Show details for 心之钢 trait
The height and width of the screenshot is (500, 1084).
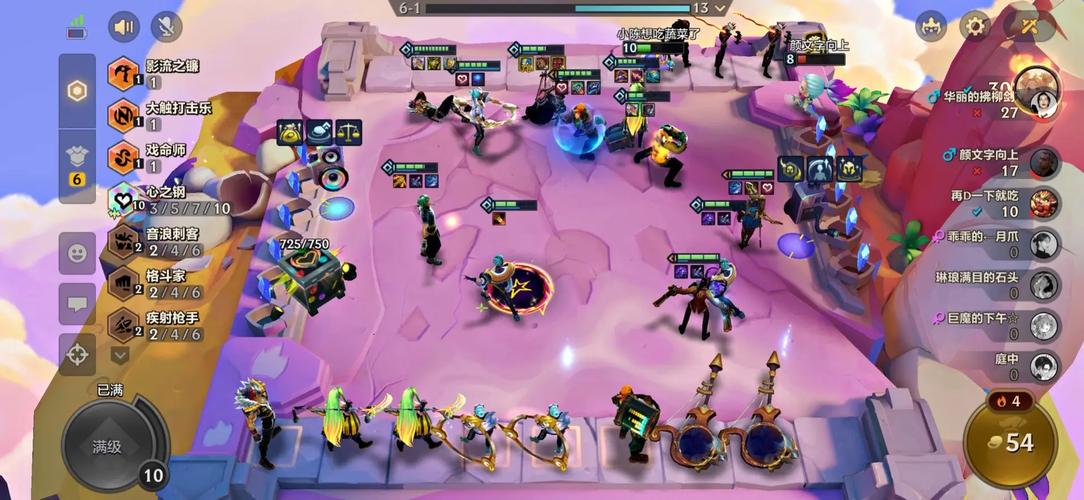tap(165, 200)
